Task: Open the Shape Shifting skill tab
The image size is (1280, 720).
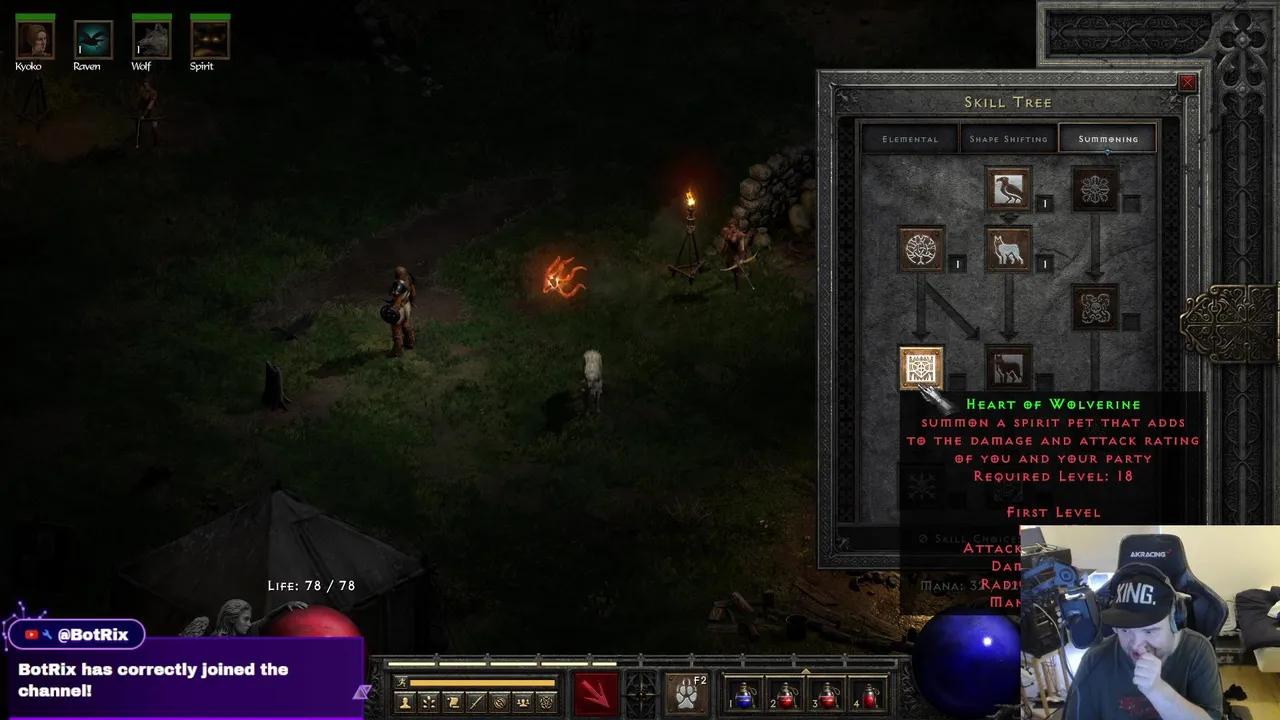Action: click(x=1008, y=139)
